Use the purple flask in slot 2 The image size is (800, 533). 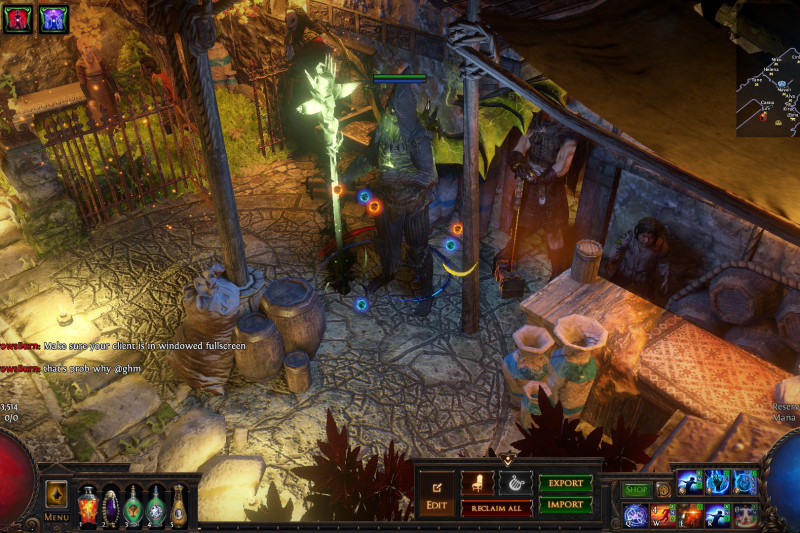pyautogui.click(x=111, y=504)
